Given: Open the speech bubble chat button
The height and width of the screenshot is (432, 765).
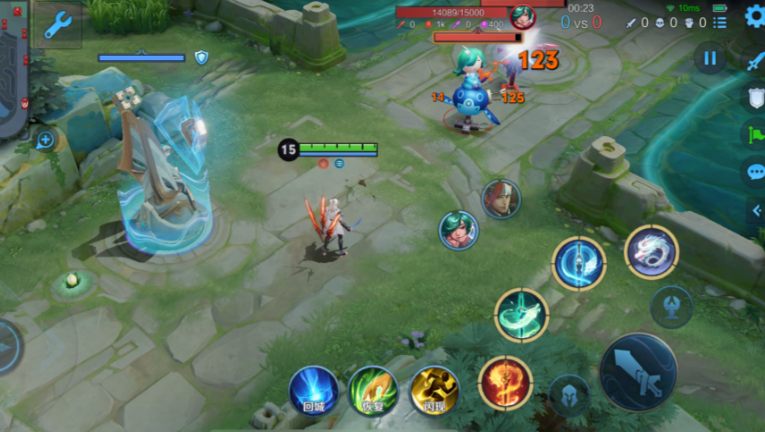Looking at the screenshot, I should (755, 172).
